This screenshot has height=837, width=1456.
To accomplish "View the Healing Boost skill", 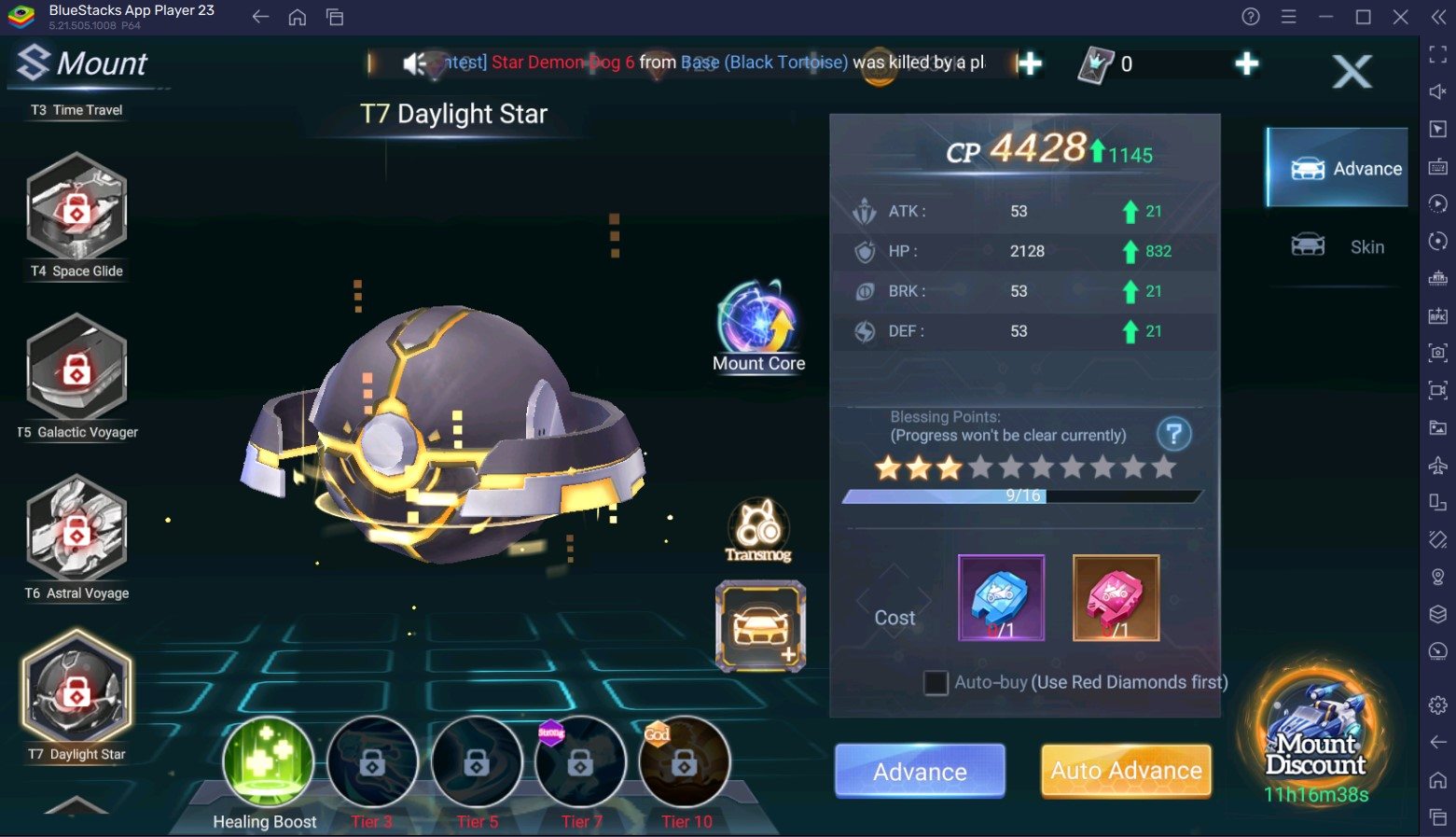I will (x=268, y=762).
